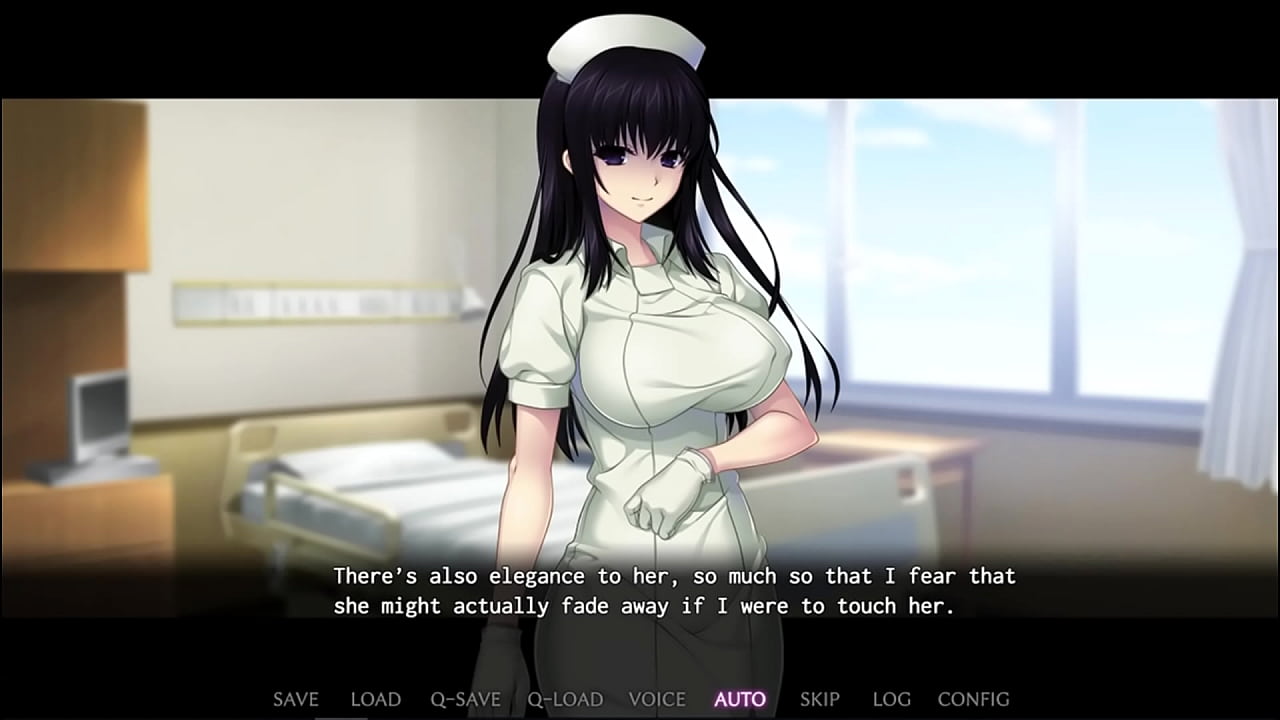Image resolution: width=1280 pixels, height=720 pixels.
Task: Replay the line using VOICE
Action: pyautogui.click(x=657, y=699)
